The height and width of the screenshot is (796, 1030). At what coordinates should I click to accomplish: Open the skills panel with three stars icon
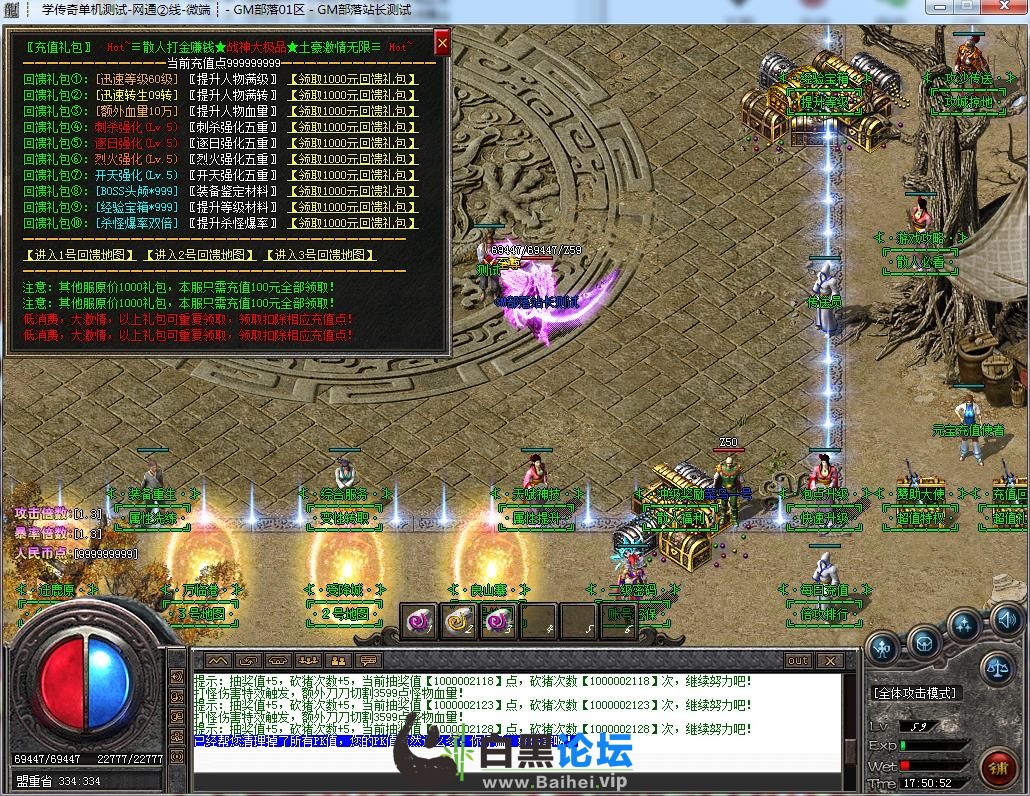point(964,627)
